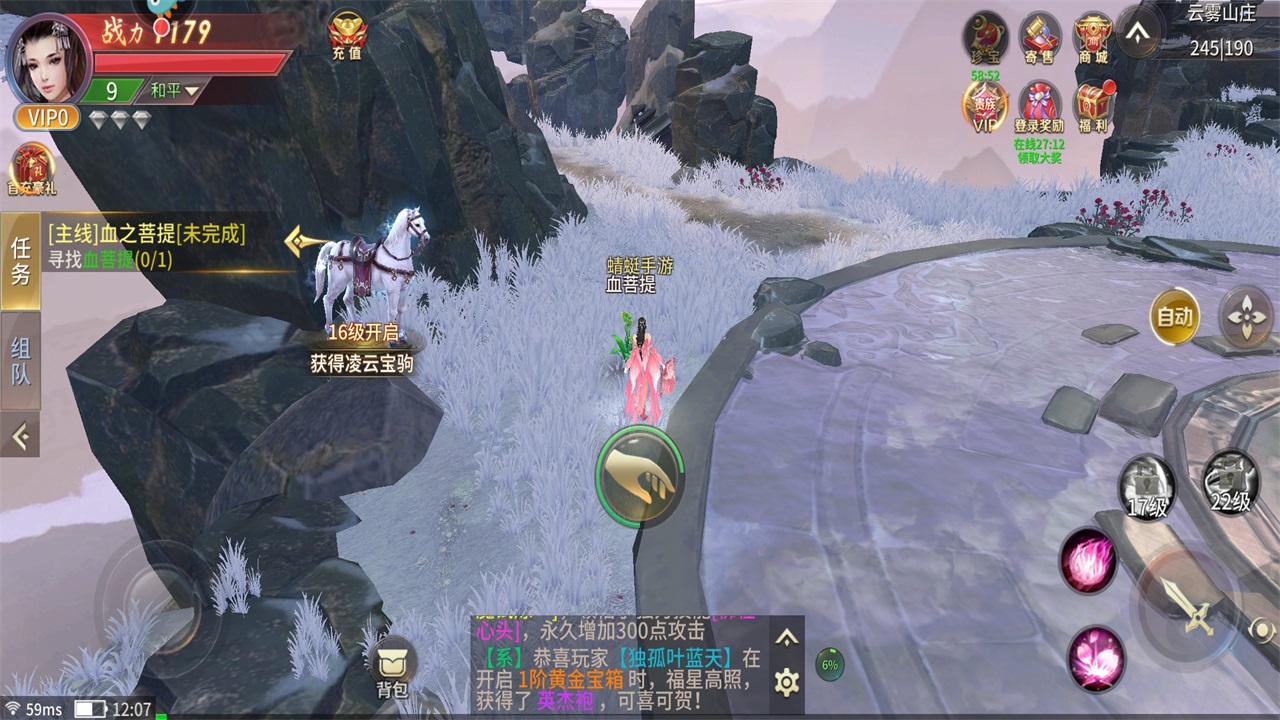Tap the hand gather interaction button
Image resolution: width=1280 pixels, height=720 pixels.
(640, 476)
